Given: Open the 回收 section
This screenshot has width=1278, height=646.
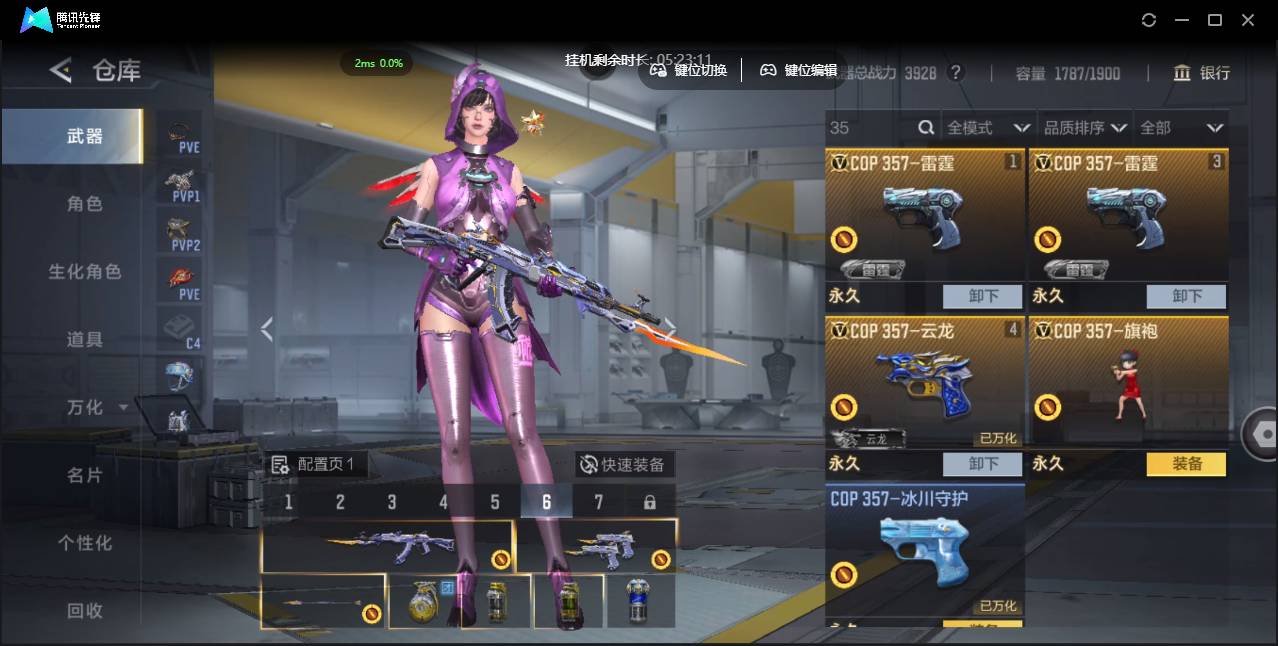Looking at the screenshot, I should [85, 611].
